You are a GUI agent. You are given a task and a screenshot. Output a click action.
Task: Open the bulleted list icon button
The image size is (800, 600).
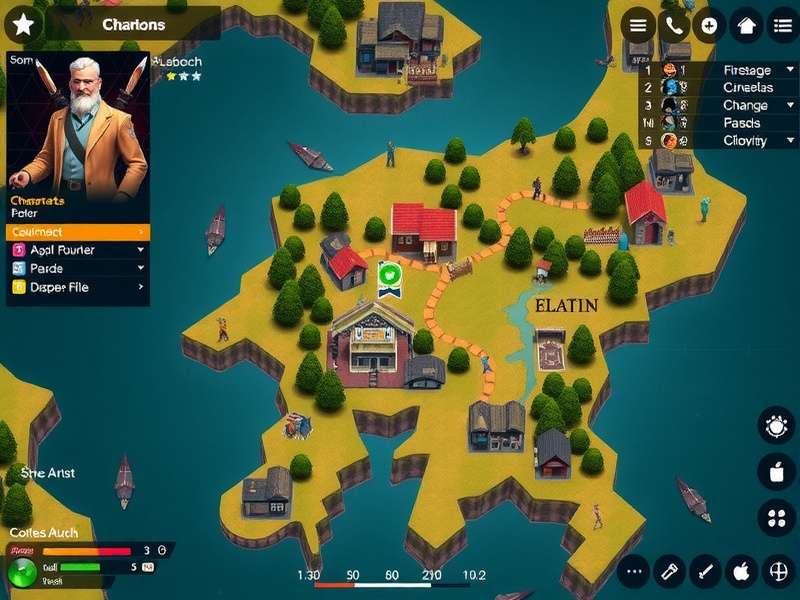tap(782, 25)
